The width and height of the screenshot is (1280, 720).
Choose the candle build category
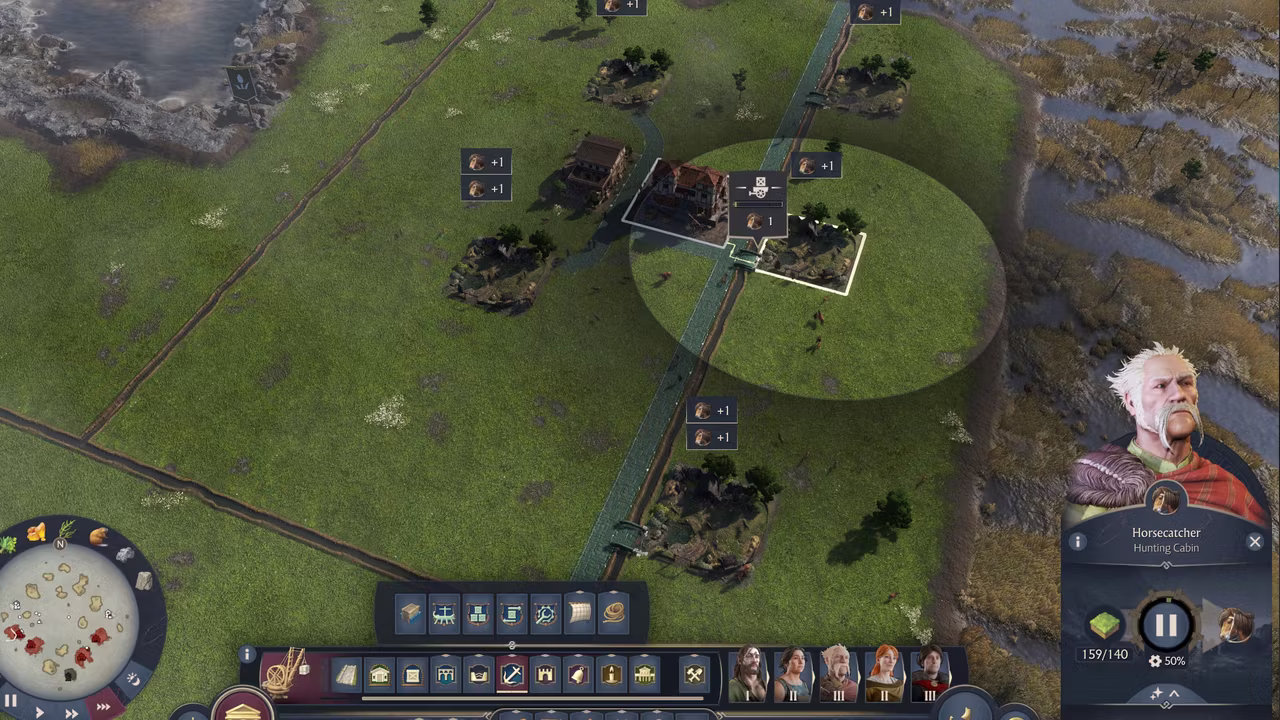tap(611, 675)
